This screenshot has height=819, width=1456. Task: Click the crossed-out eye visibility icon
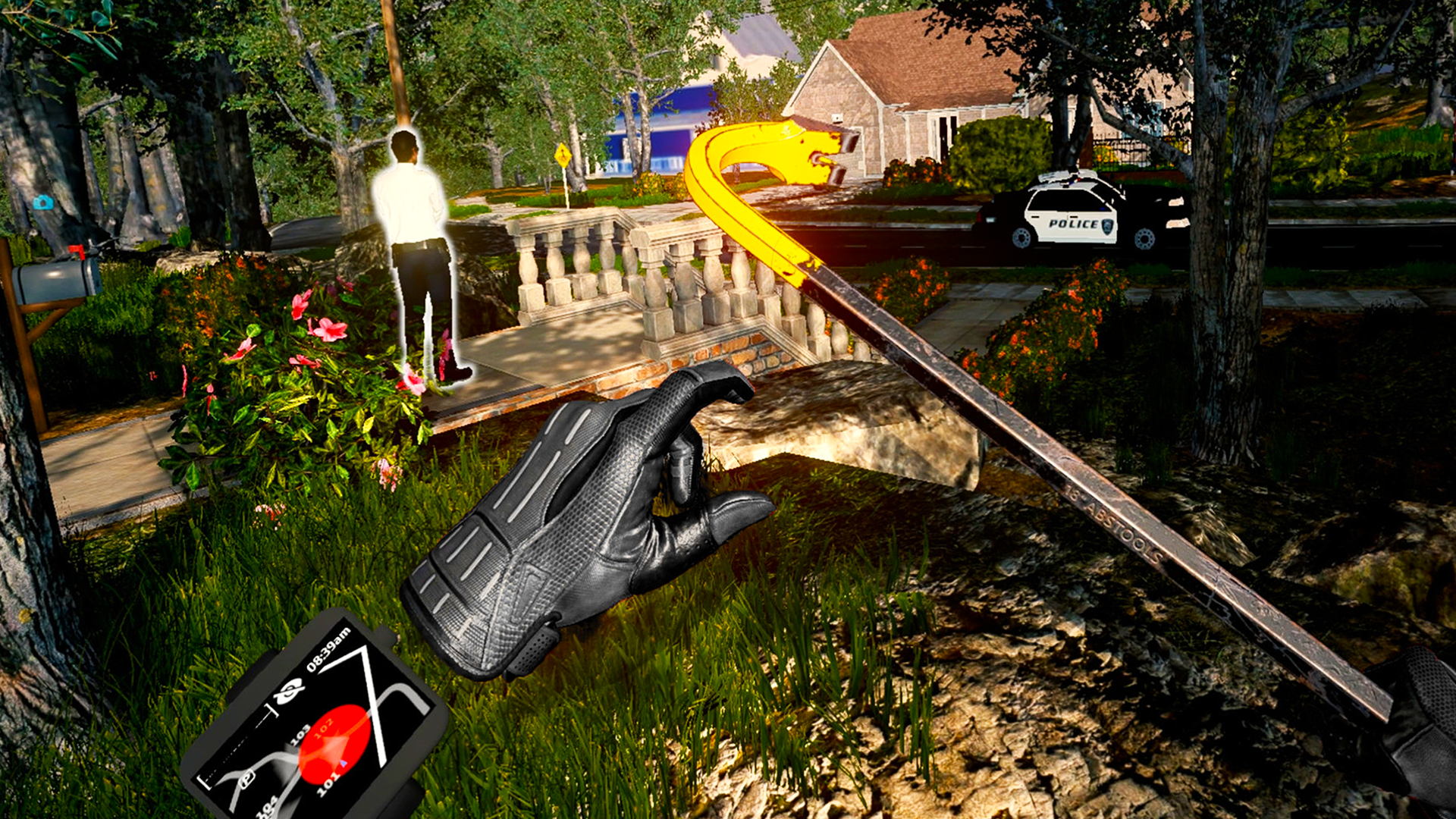288,692
